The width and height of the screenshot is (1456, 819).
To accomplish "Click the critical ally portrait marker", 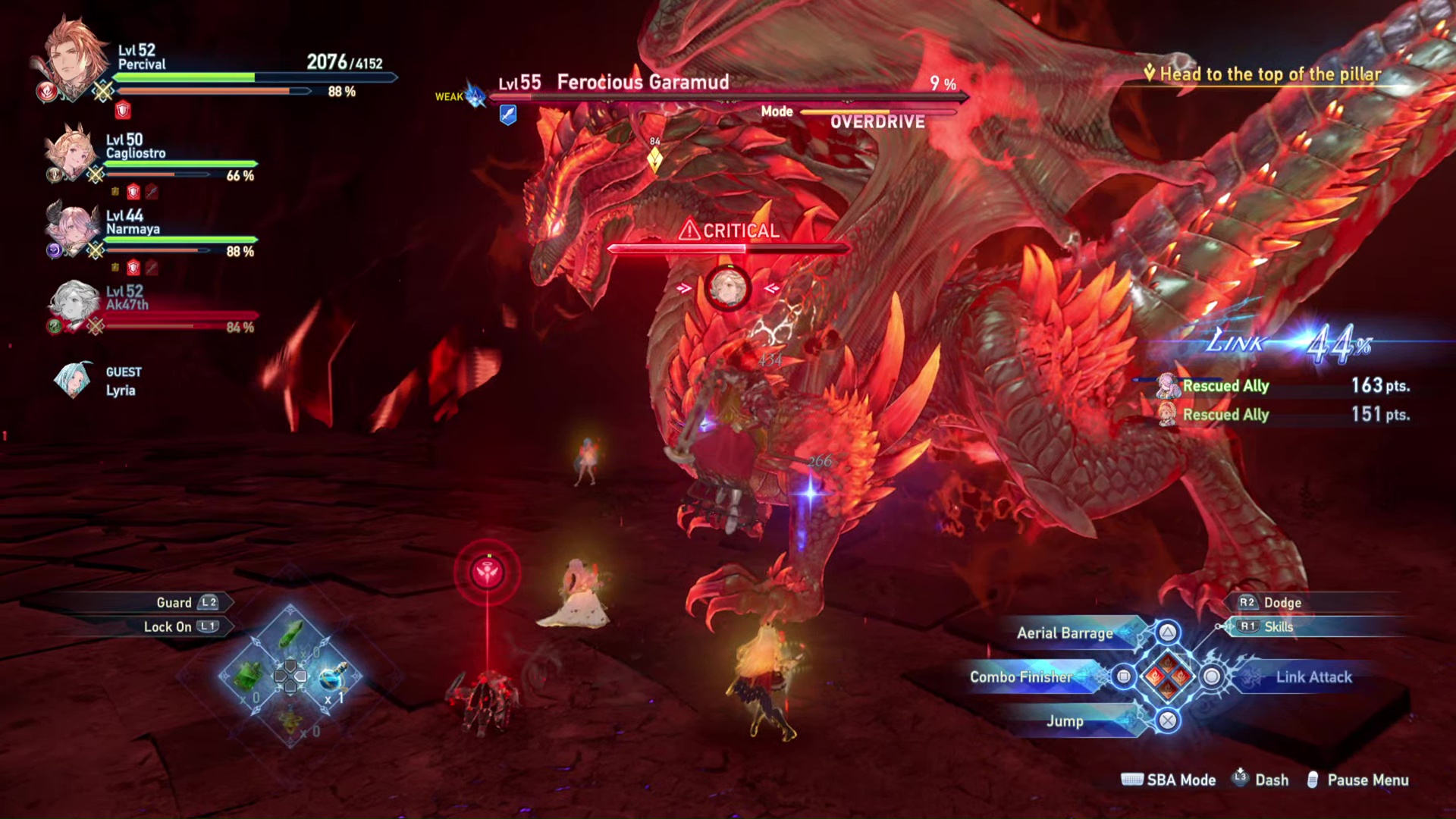I will point(727,288).
